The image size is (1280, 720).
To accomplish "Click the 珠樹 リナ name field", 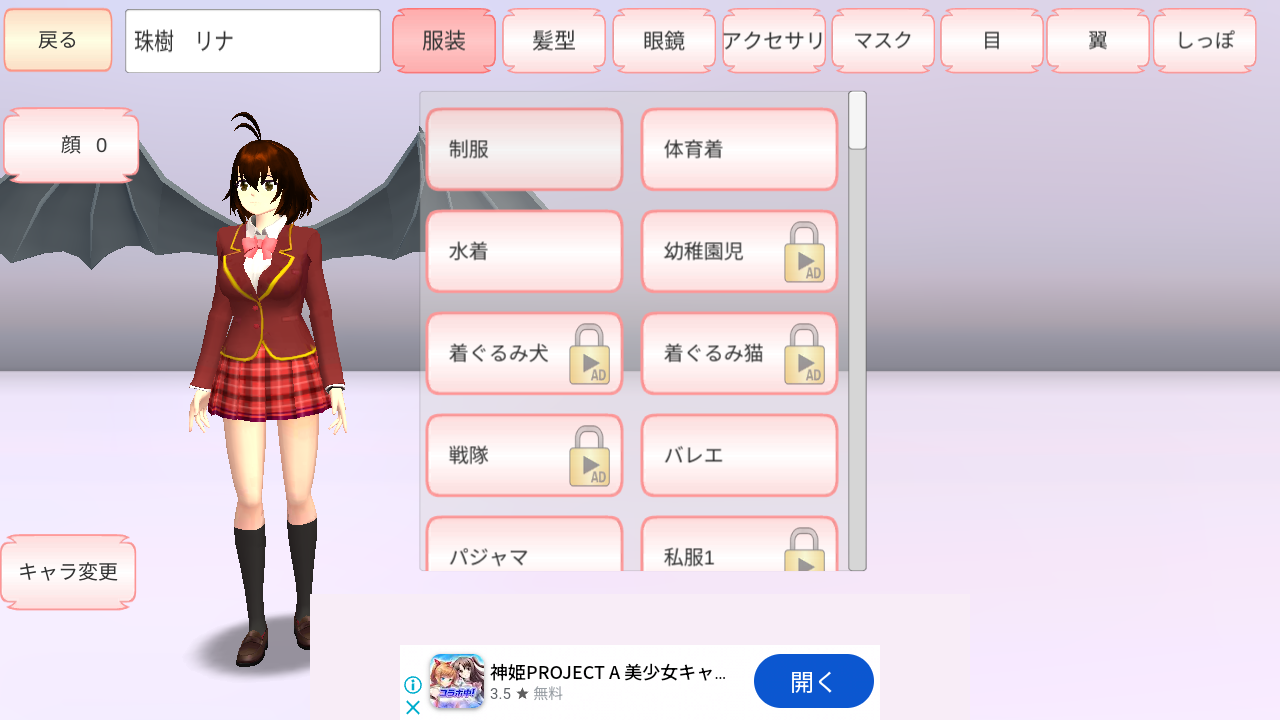I will [252, 40].
